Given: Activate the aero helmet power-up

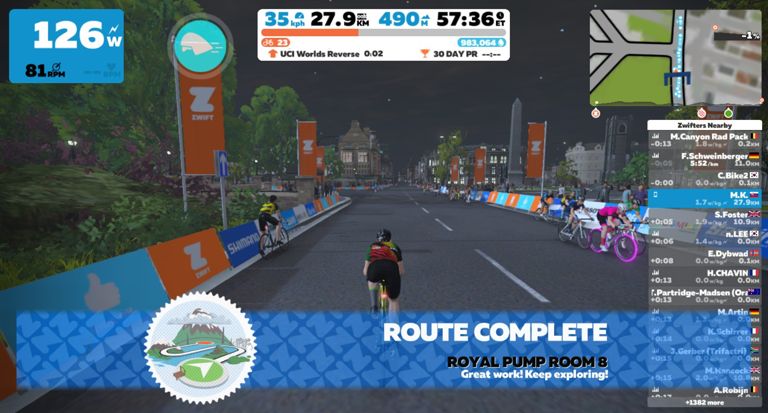Looking at the screenshot, I should (x=200, y=45).
